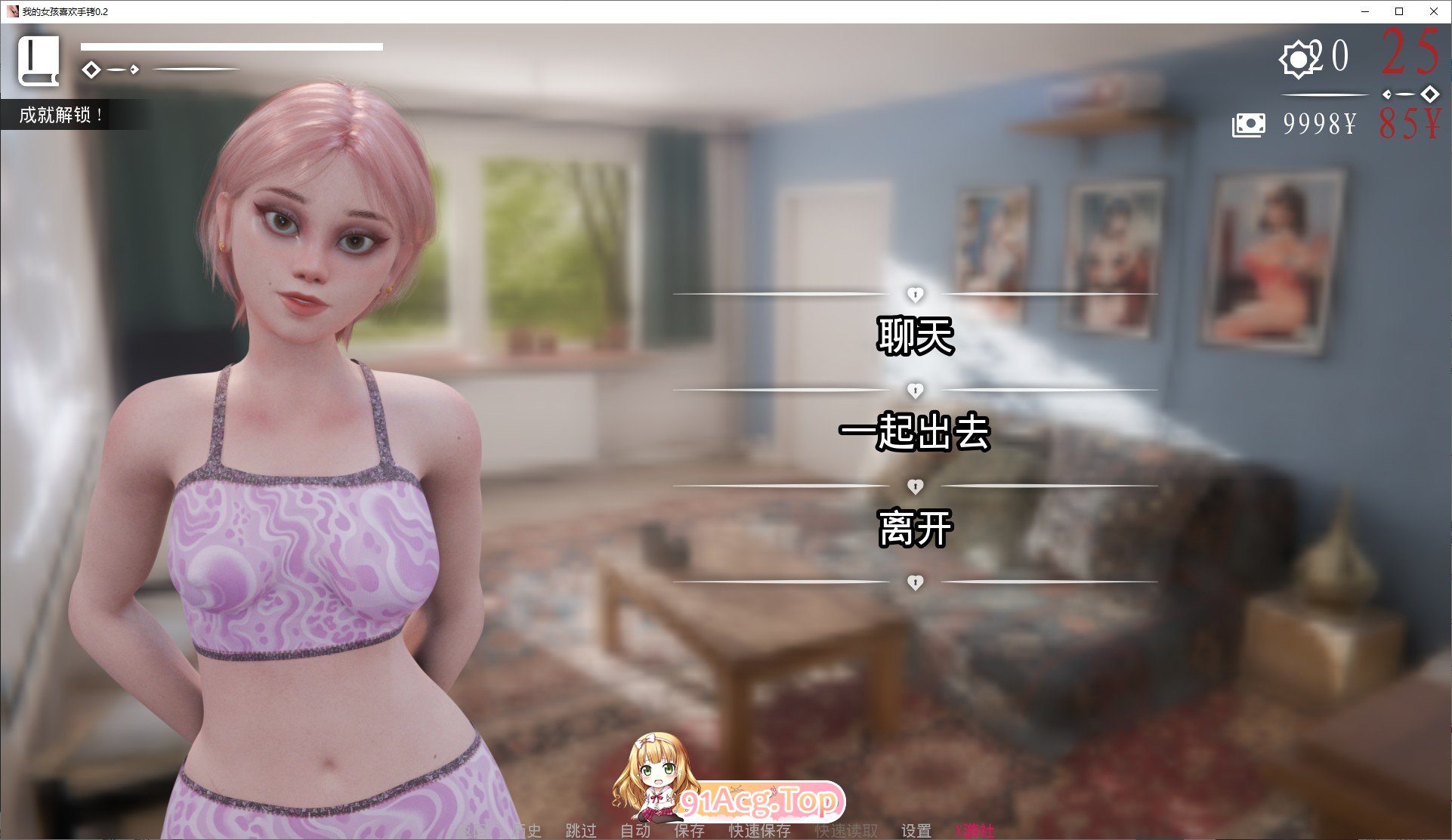Open the 历史 dialogue history
This screenshot has width=1452, height=840.
pos(529,831)
